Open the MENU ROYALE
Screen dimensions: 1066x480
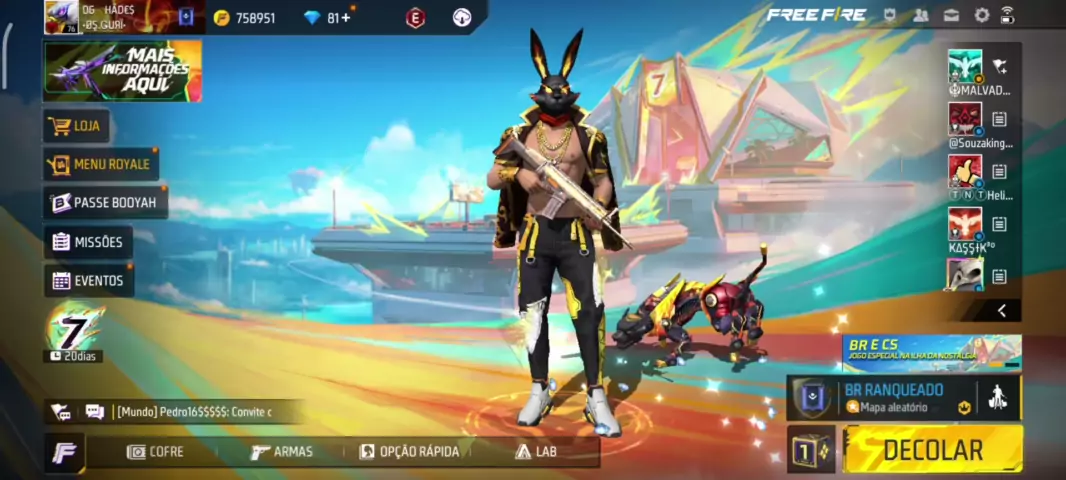tap(101, 164)
